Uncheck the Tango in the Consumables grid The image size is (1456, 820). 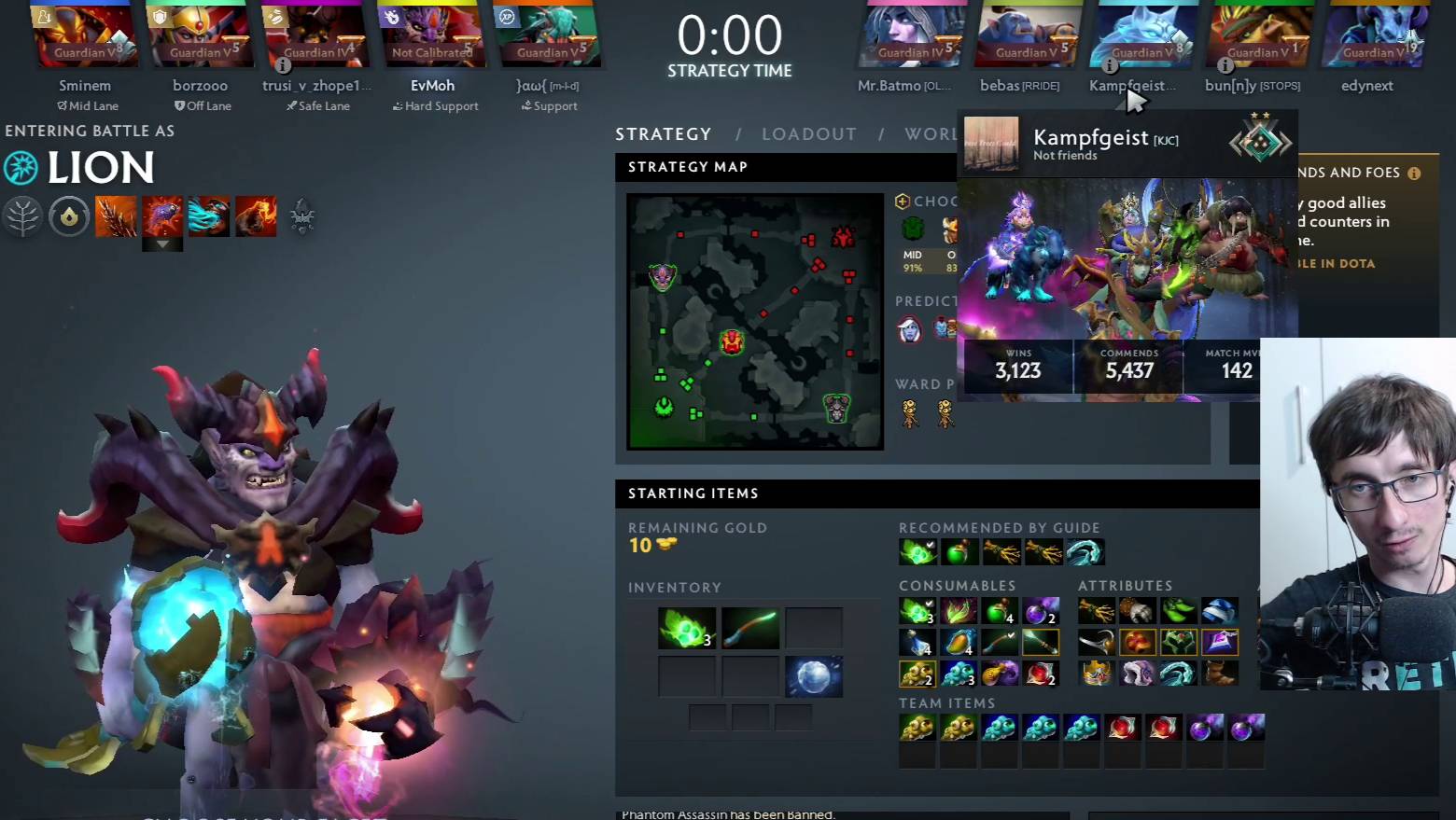(930, 604)
